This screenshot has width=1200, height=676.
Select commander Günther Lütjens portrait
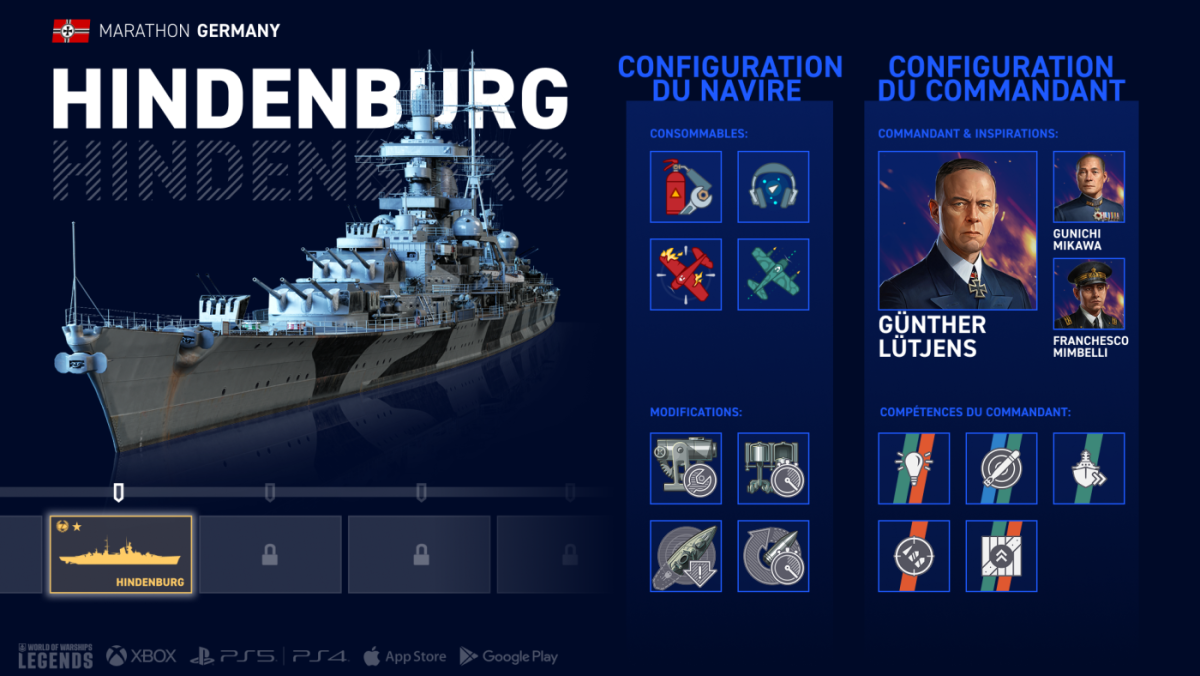click(x=957, y=231)
